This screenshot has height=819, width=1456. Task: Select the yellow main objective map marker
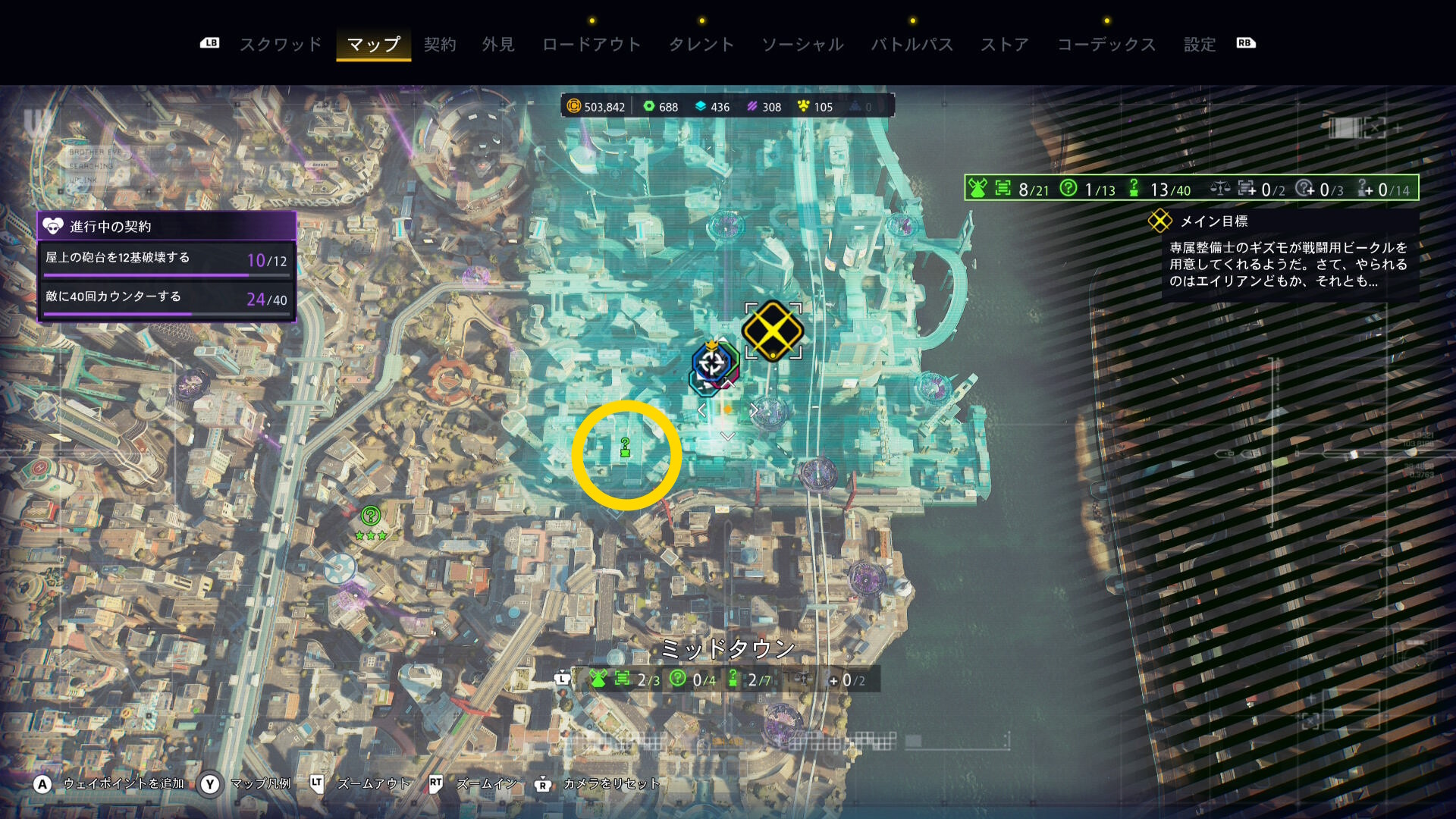[x=773, y=331]
